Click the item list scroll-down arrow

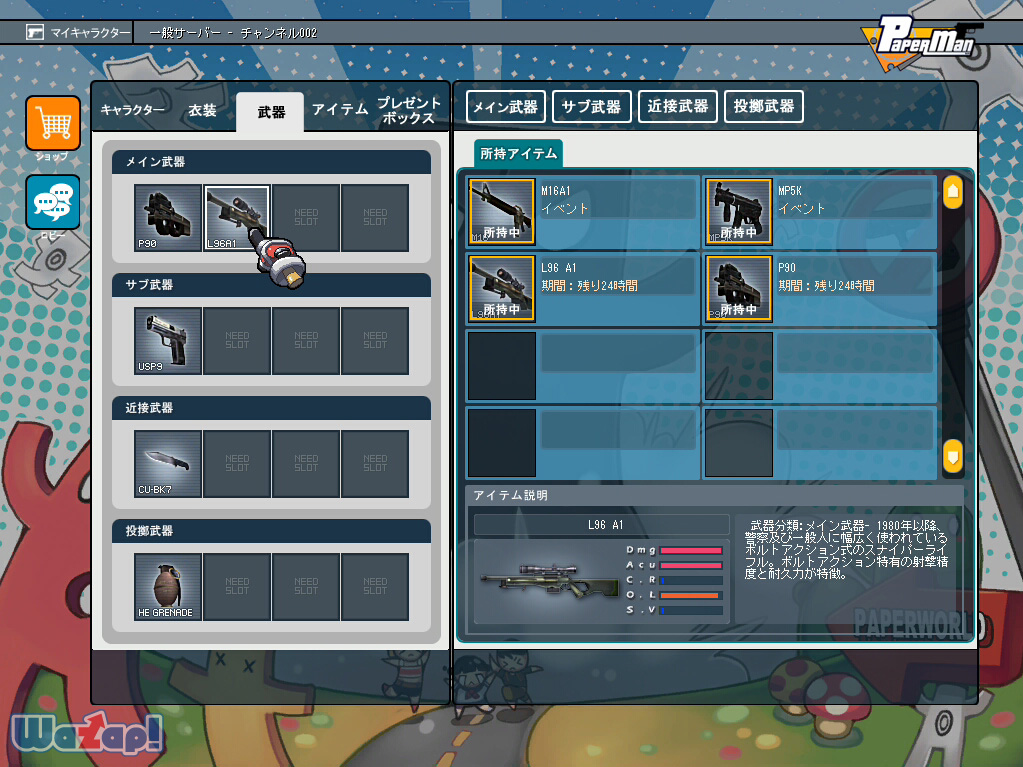click(x=952, y=456)
